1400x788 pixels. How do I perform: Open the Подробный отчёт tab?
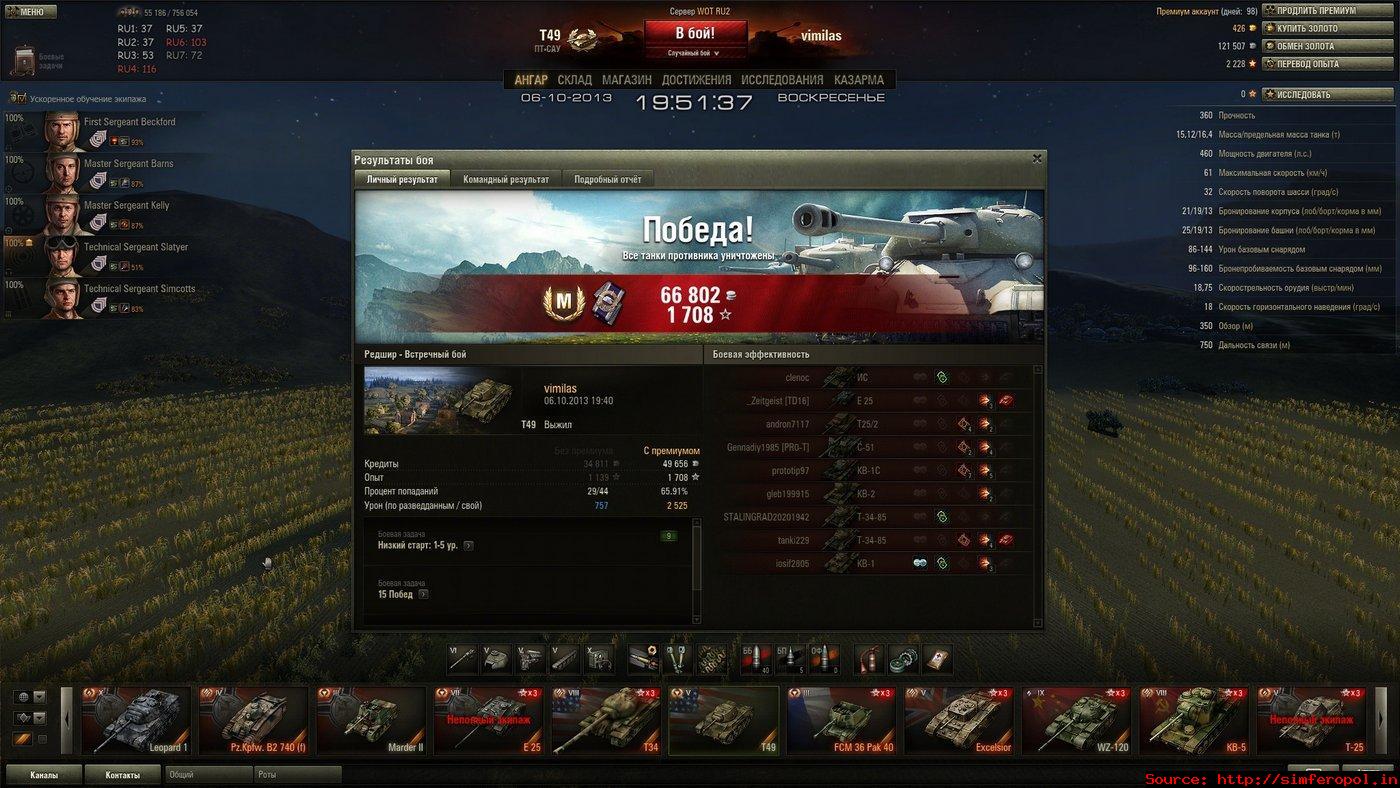tap(608, 179)
